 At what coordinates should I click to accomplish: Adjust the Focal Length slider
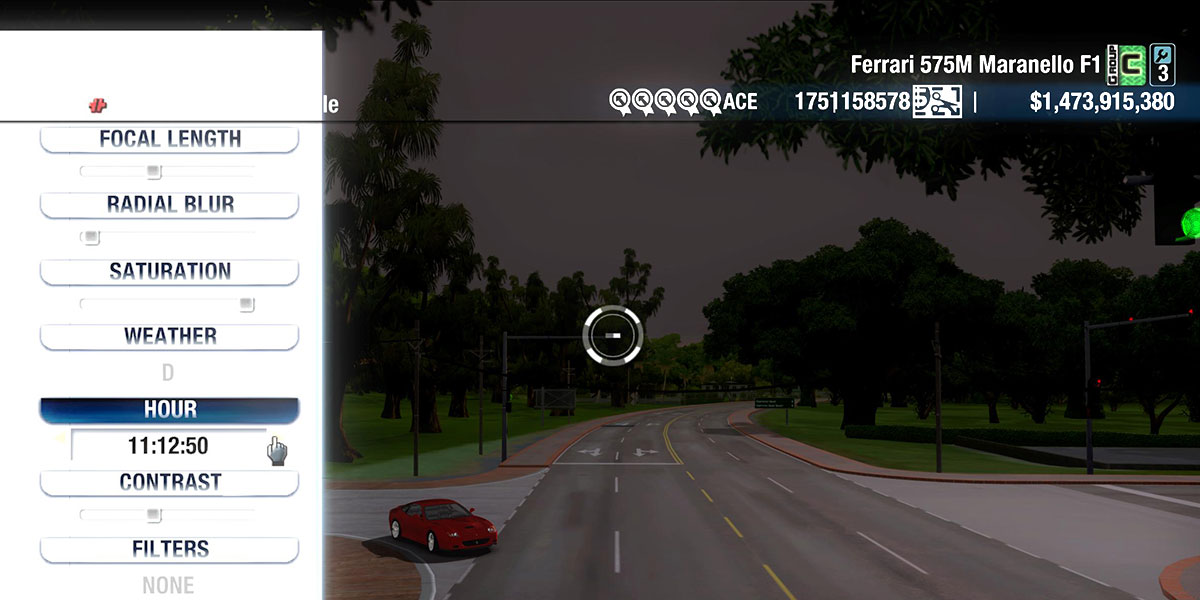pos(154,172)
